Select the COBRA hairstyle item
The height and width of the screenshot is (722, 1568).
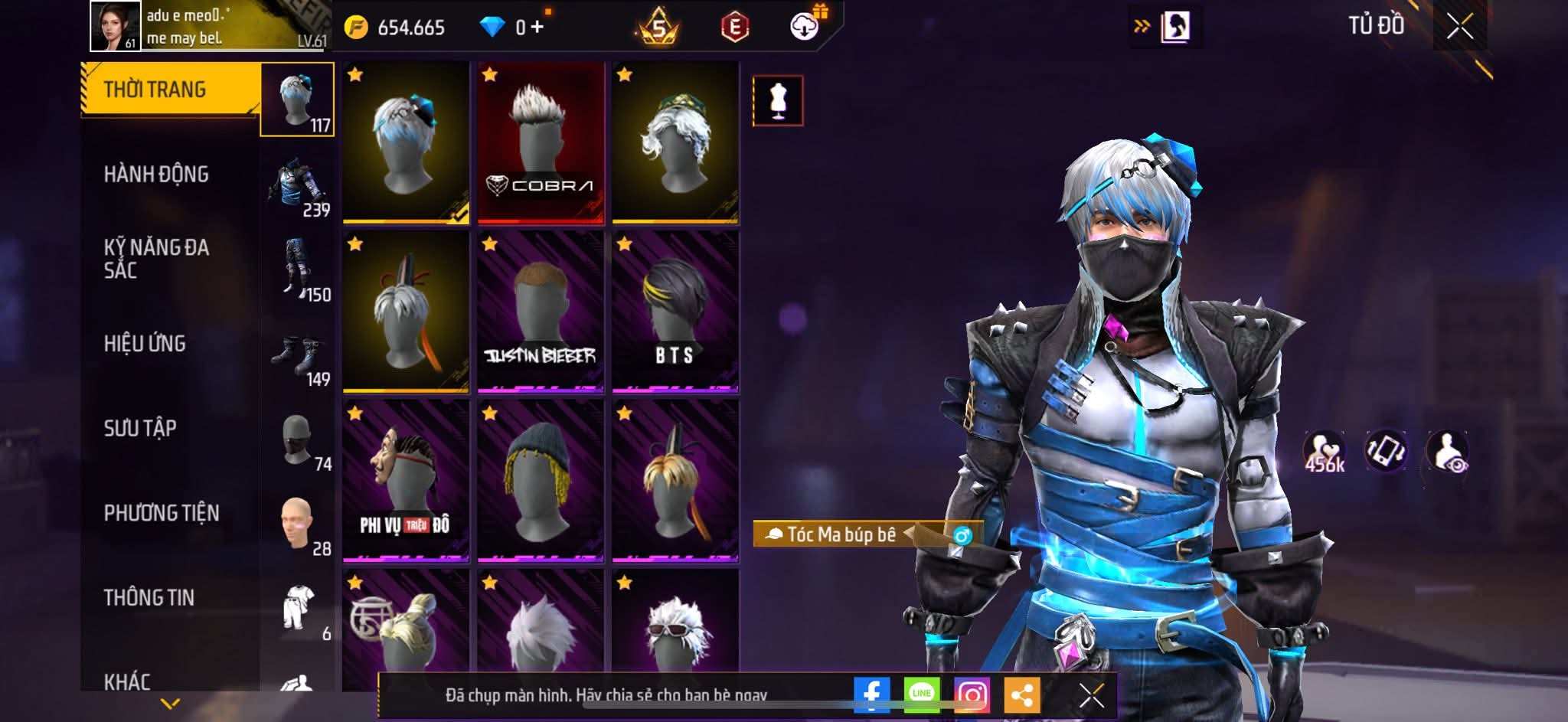541,143
